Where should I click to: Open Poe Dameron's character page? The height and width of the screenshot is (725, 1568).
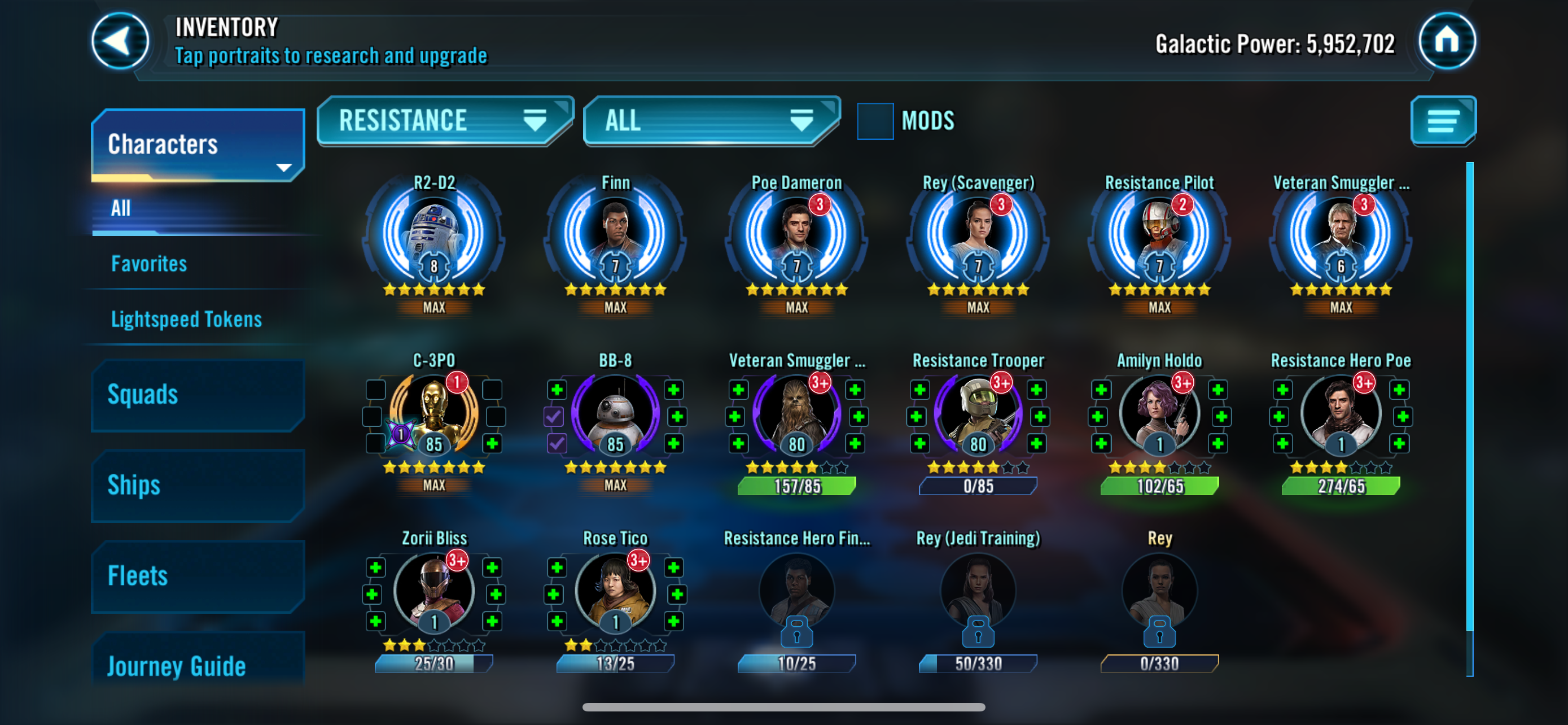click(x=796, y=234)
